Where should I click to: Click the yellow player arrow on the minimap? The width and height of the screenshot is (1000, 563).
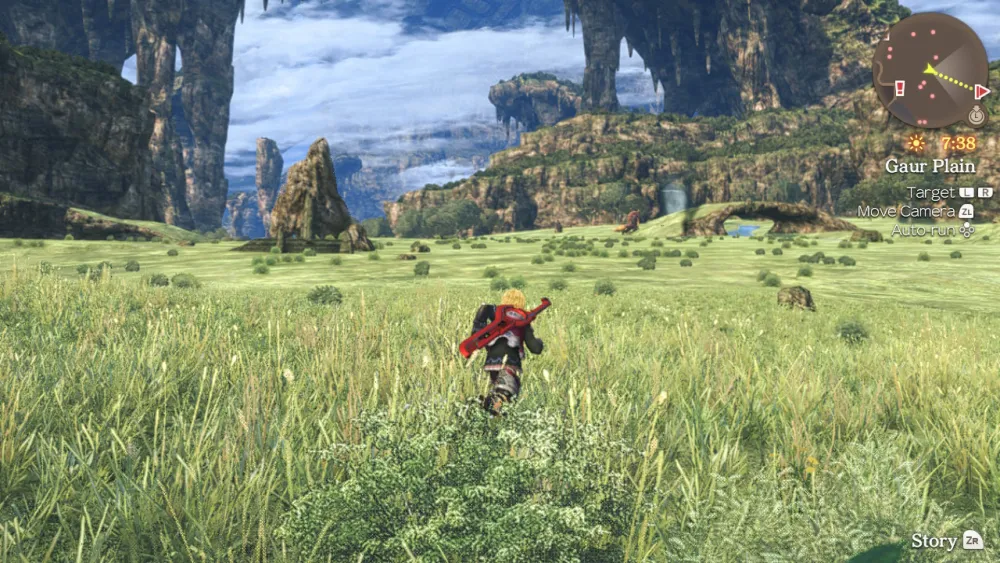(x=930, y=70)
